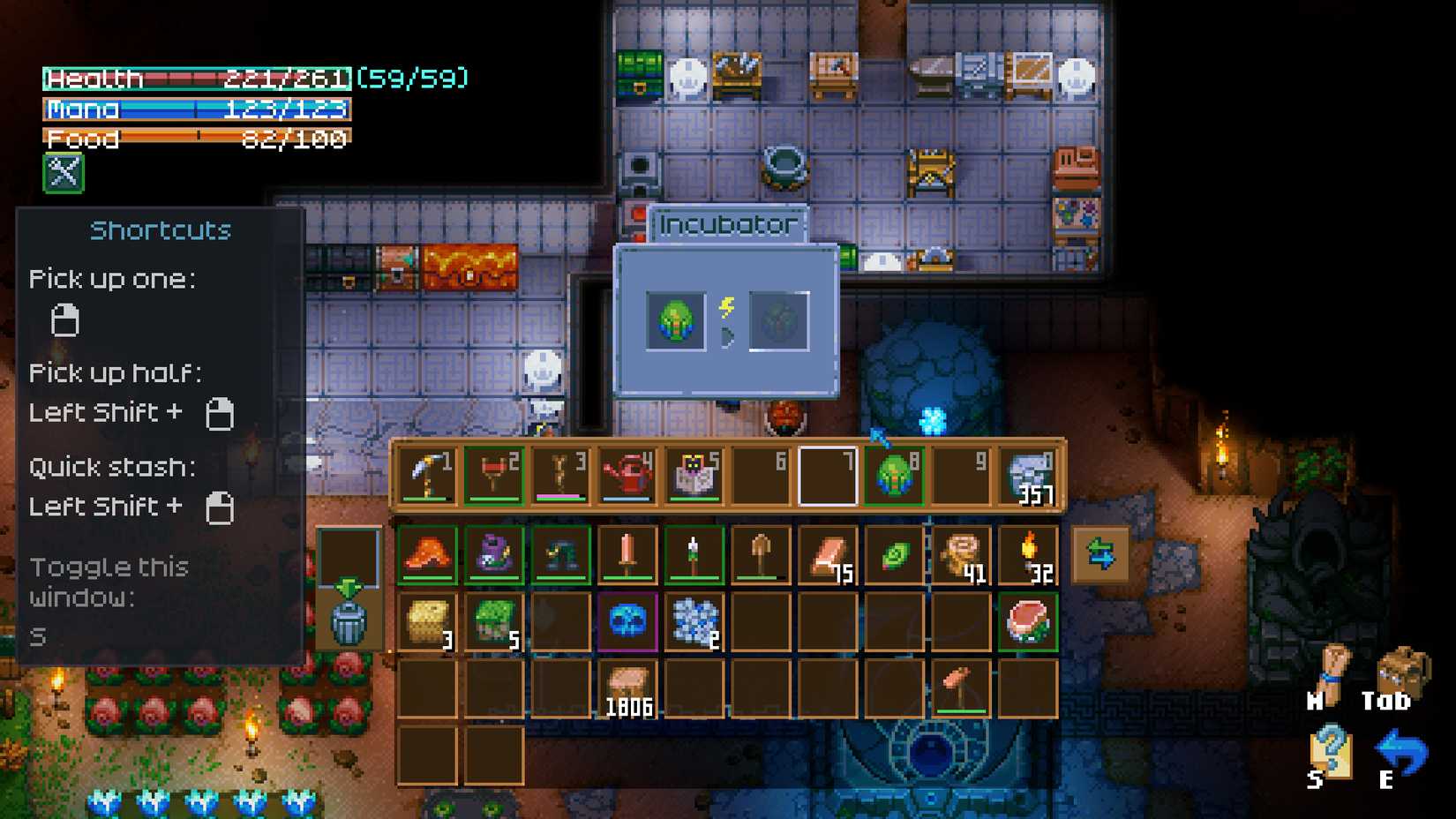Image resolution: width=1456 pixels, height=819 pixels.
Task: Open the crafting hammer icon below Food bar
Action: tap(62, 173)
